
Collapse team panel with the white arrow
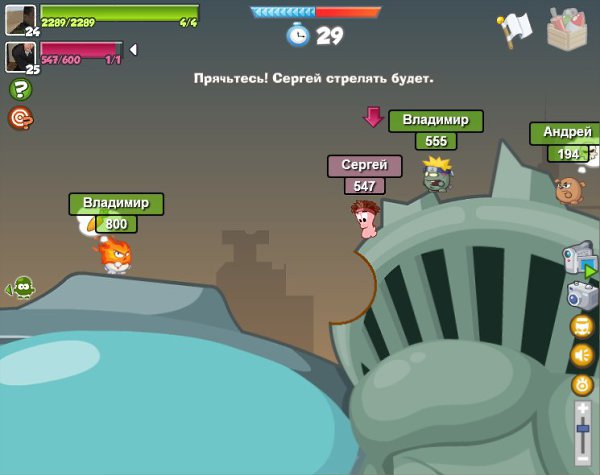coord(133,50)
